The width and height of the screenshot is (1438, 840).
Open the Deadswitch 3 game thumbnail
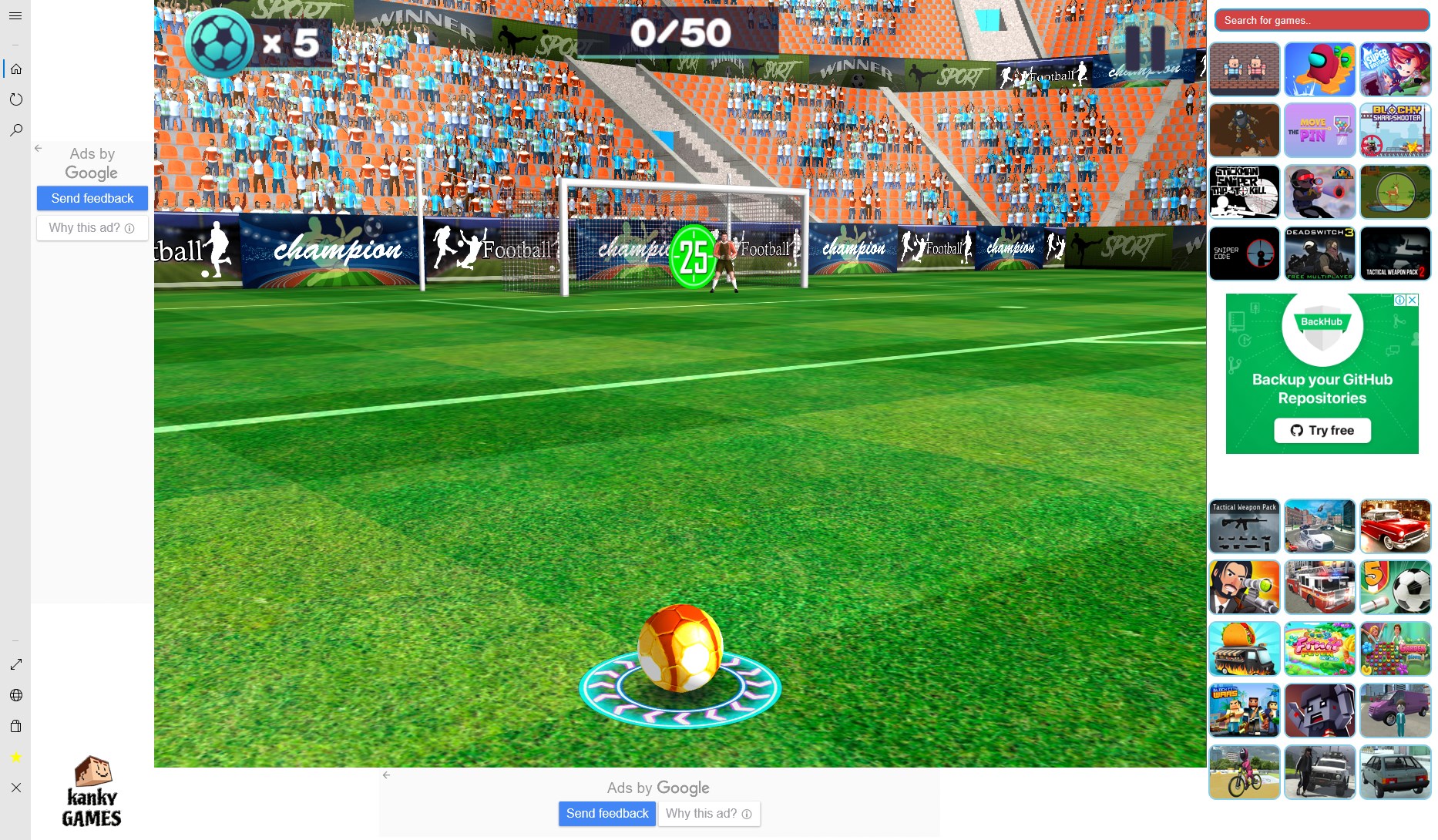point(1319,254)
